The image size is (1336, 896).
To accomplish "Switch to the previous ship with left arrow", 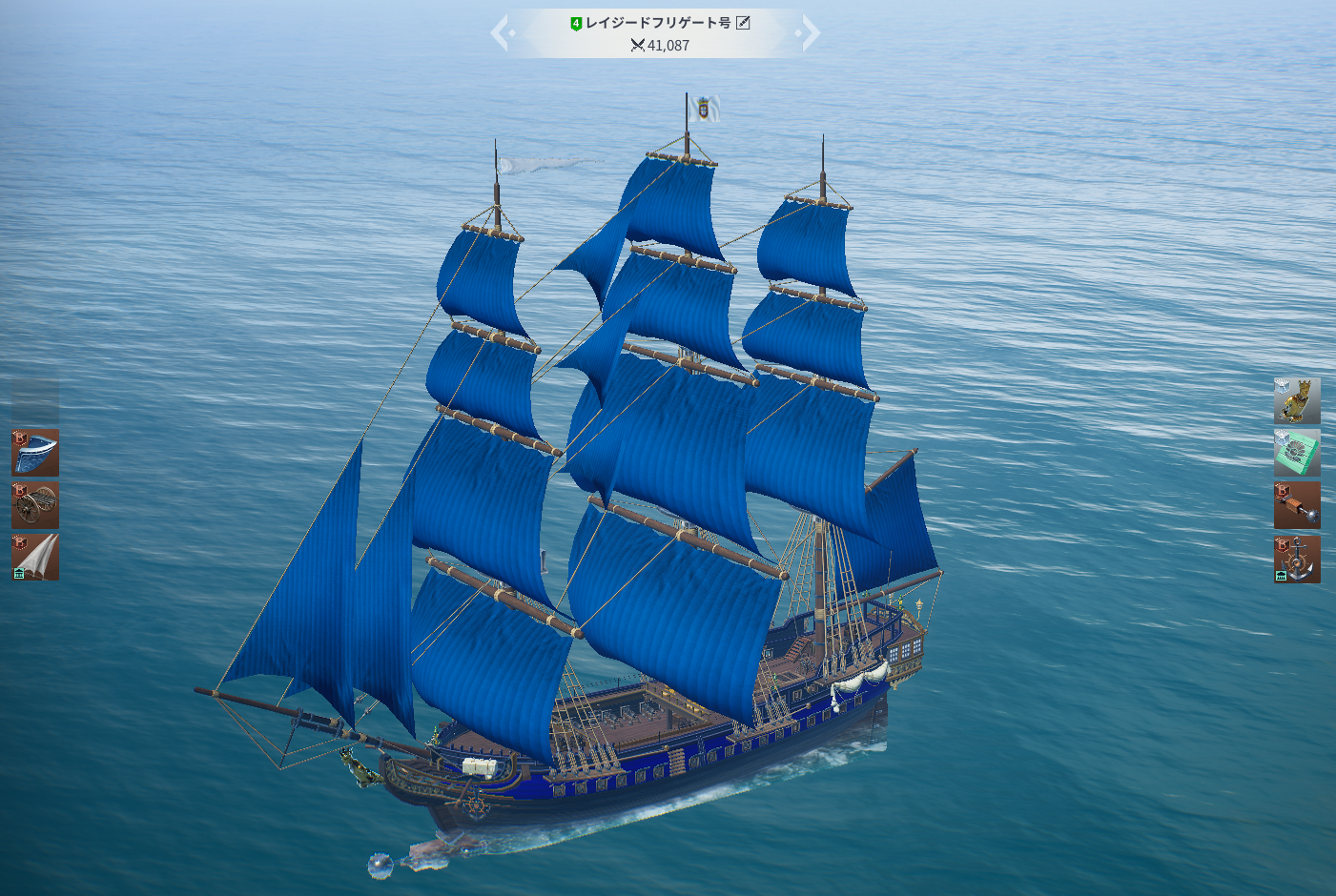I will (501, 33).
